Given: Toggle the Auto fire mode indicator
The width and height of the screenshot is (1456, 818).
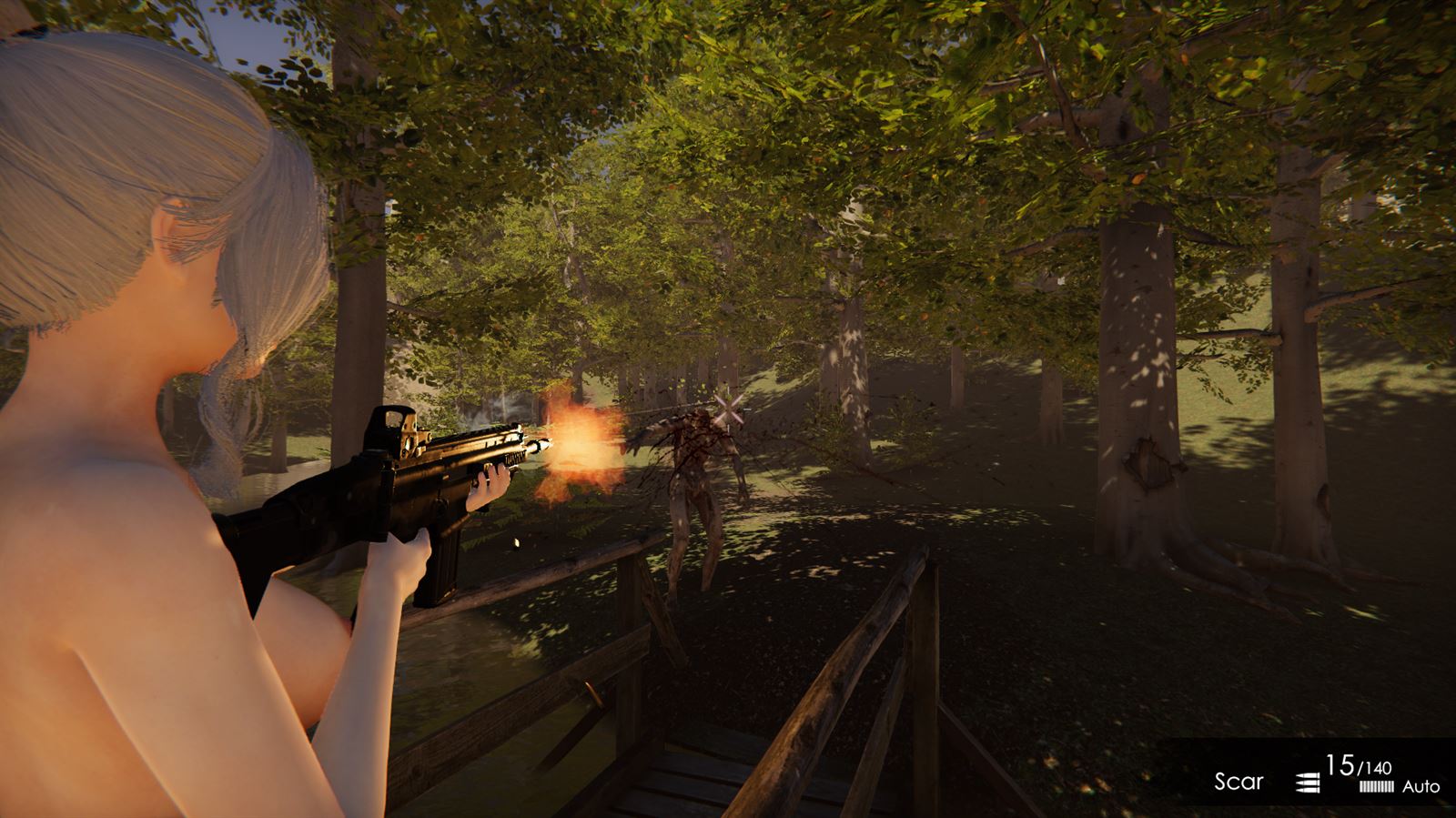Looking at the screenshot, I should [x=1421, y=786].
